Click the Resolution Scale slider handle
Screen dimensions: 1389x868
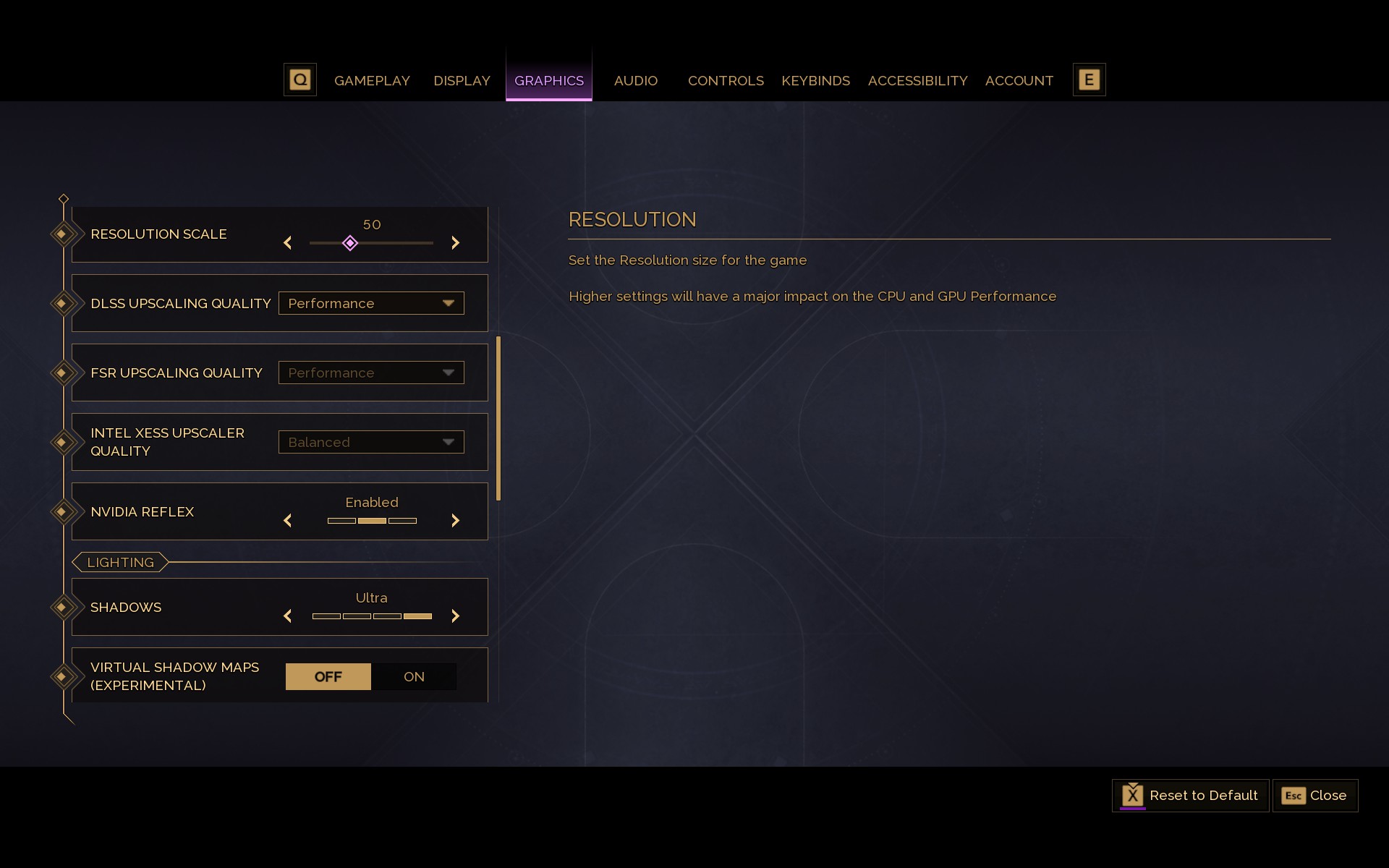(350, 243)
